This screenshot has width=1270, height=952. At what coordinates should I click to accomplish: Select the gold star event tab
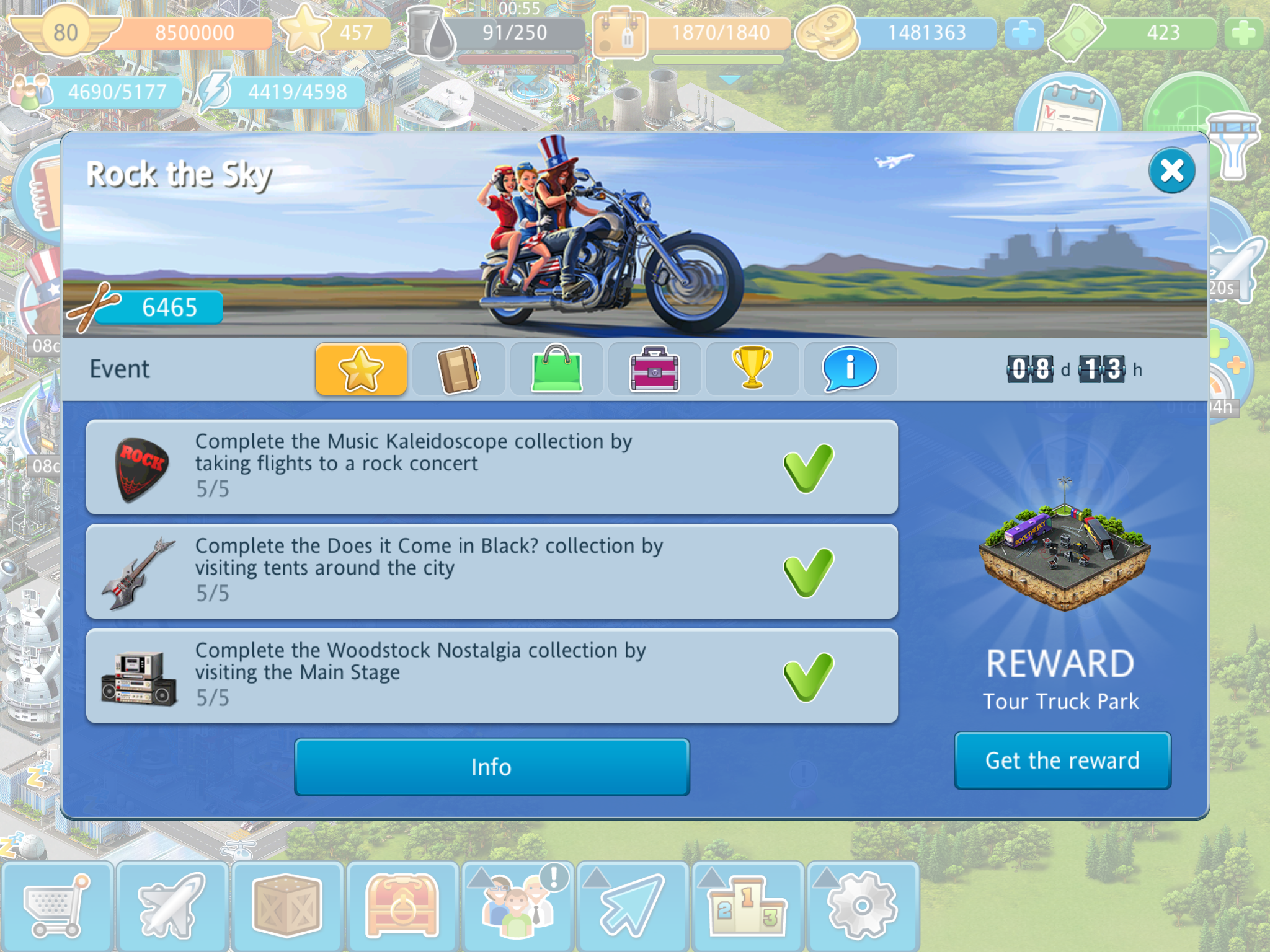tap(361, 369)
